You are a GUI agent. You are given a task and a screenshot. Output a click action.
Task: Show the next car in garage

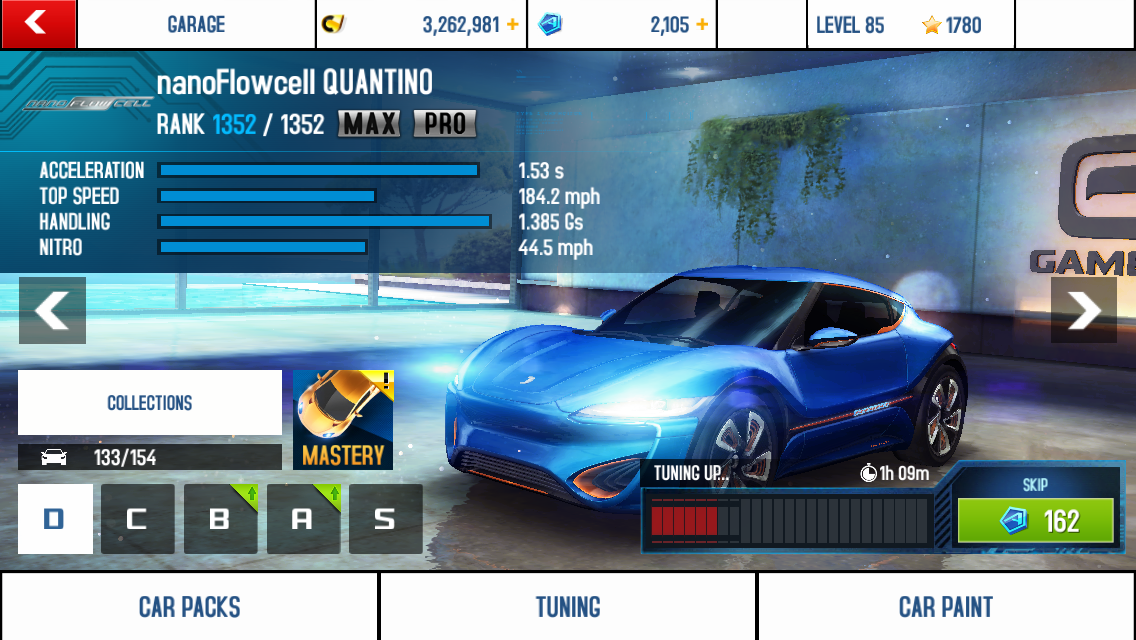[x=1083, y=310]
